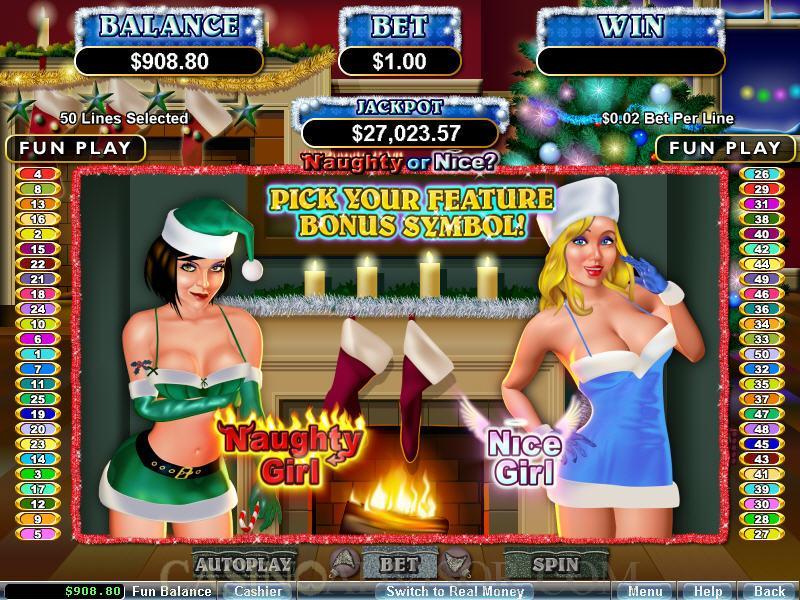The width and height of the screenshot is (800, 600).
Task: Open the Menu
Action: click(x=645, y=591)
